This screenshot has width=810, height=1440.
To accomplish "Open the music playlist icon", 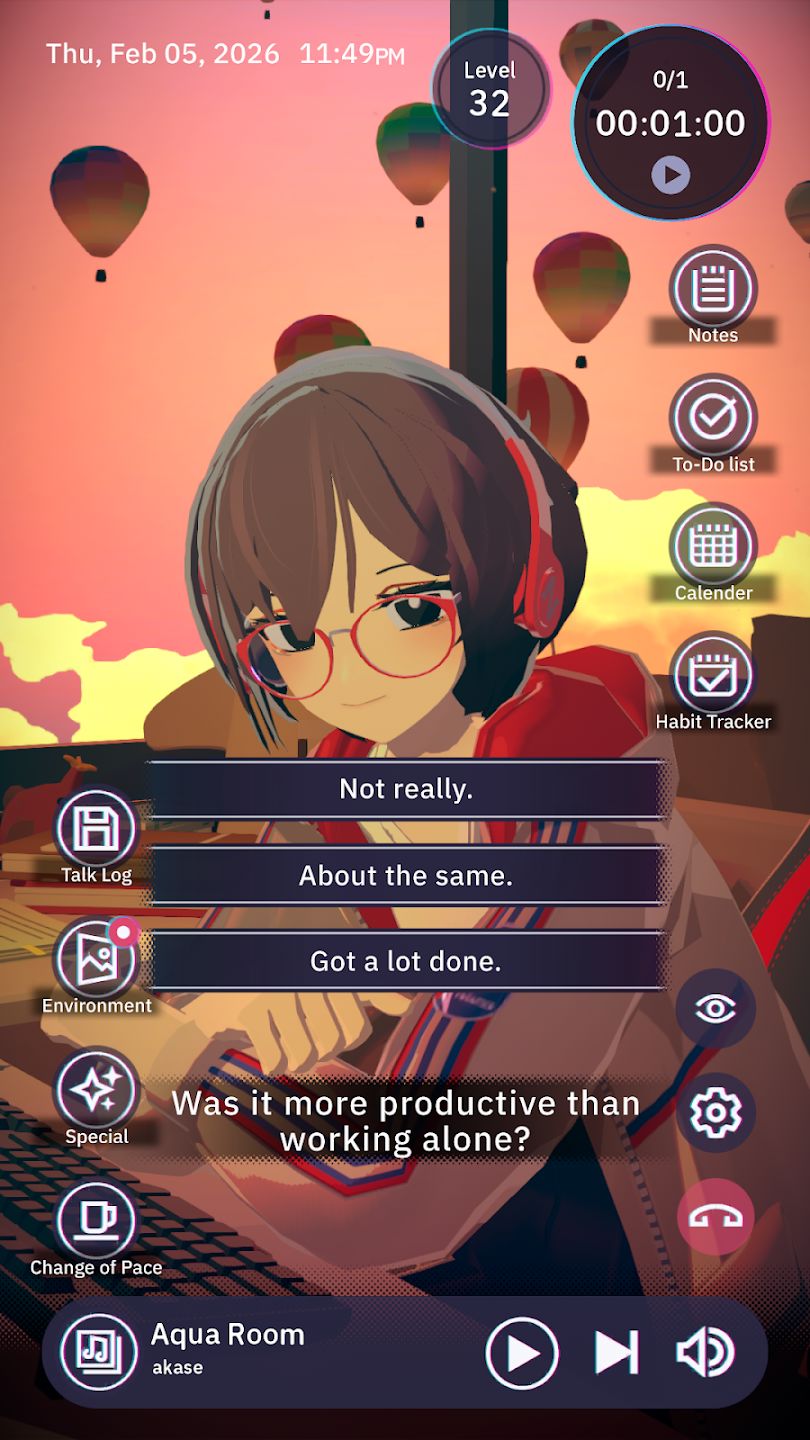I will tap(99, 1352).
